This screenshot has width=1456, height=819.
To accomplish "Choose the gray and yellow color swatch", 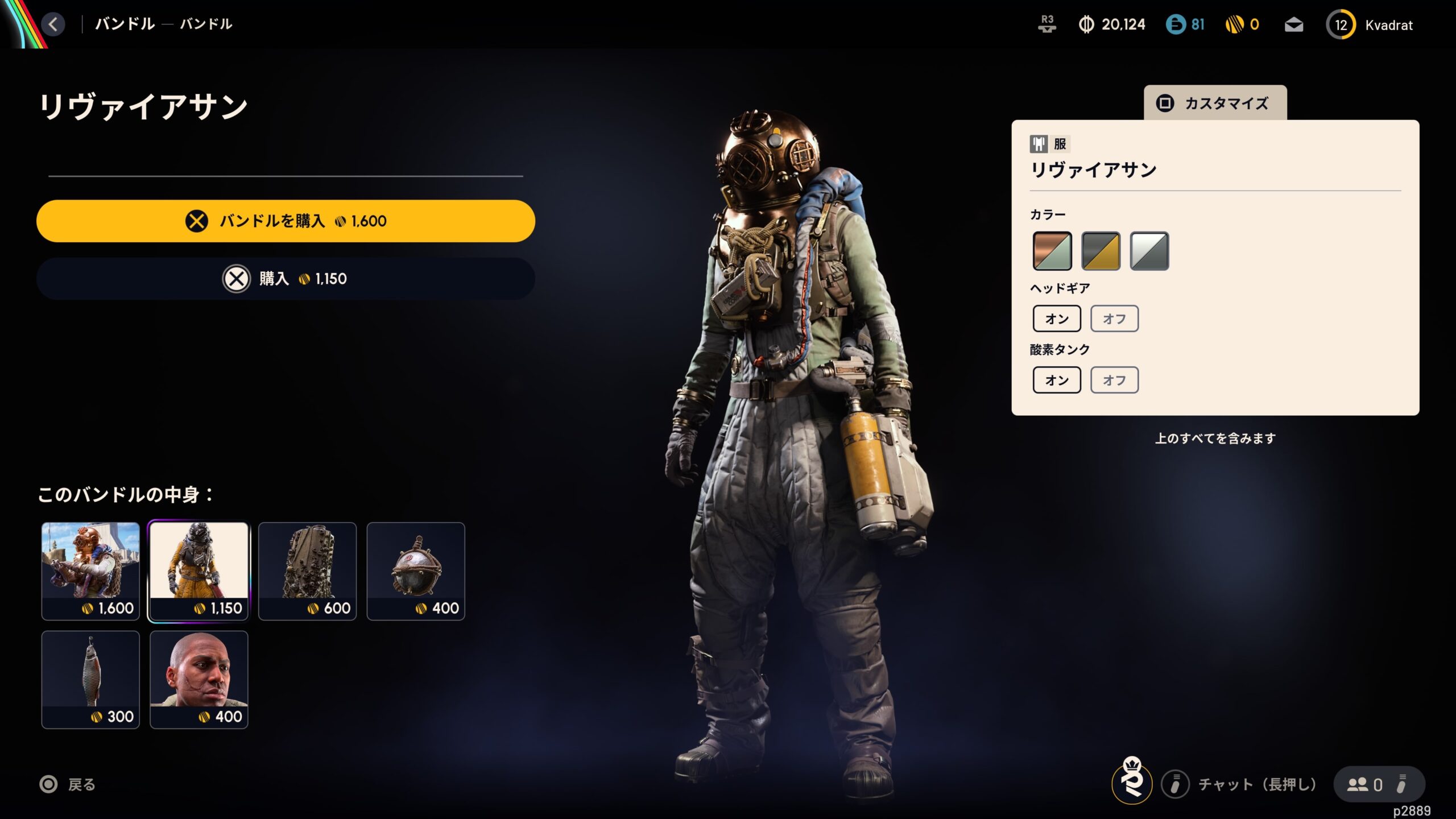I will pos(1101,251).
